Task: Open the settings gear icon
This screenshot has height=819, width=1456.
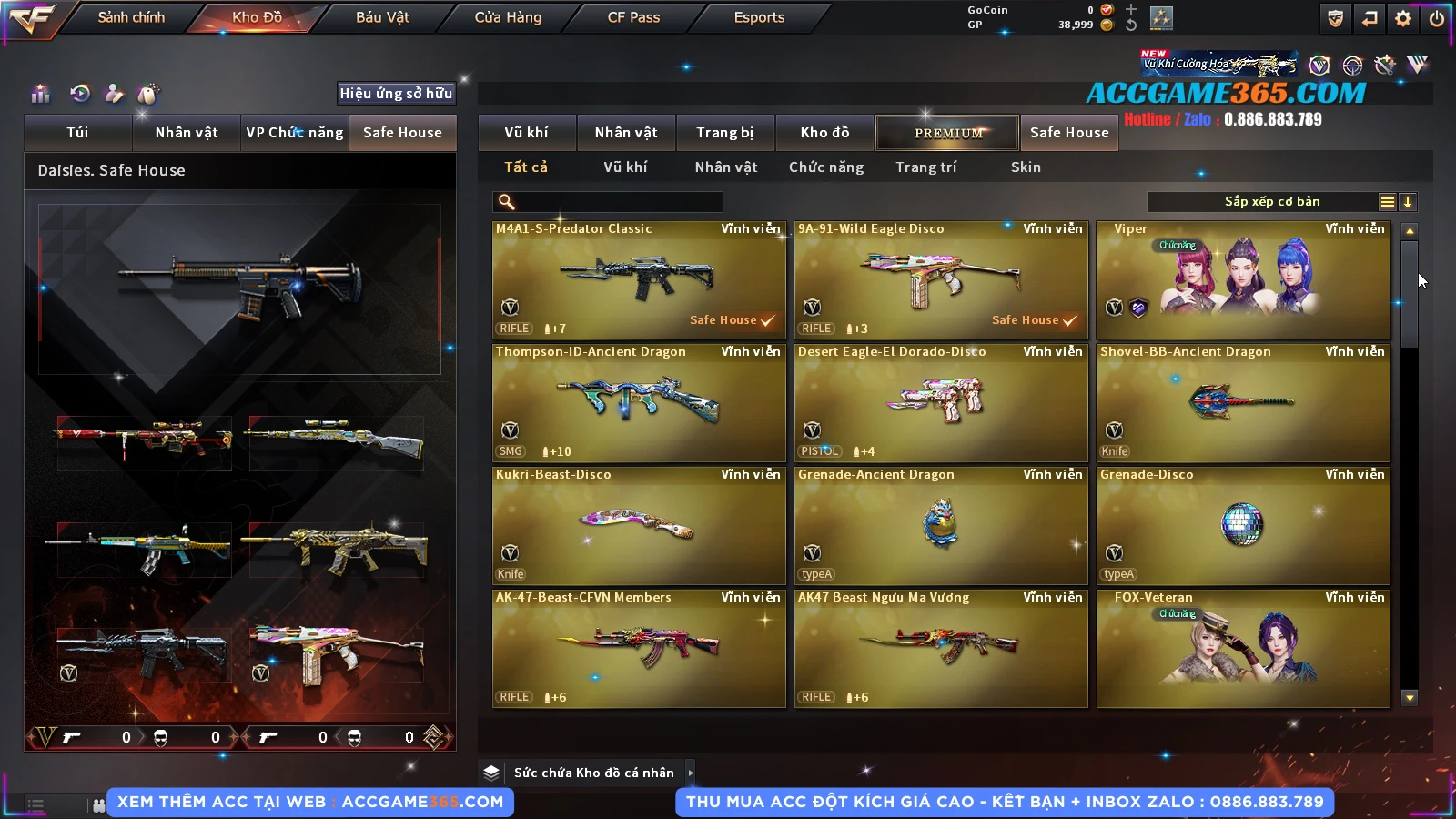Action: [x=1403, y=18]
